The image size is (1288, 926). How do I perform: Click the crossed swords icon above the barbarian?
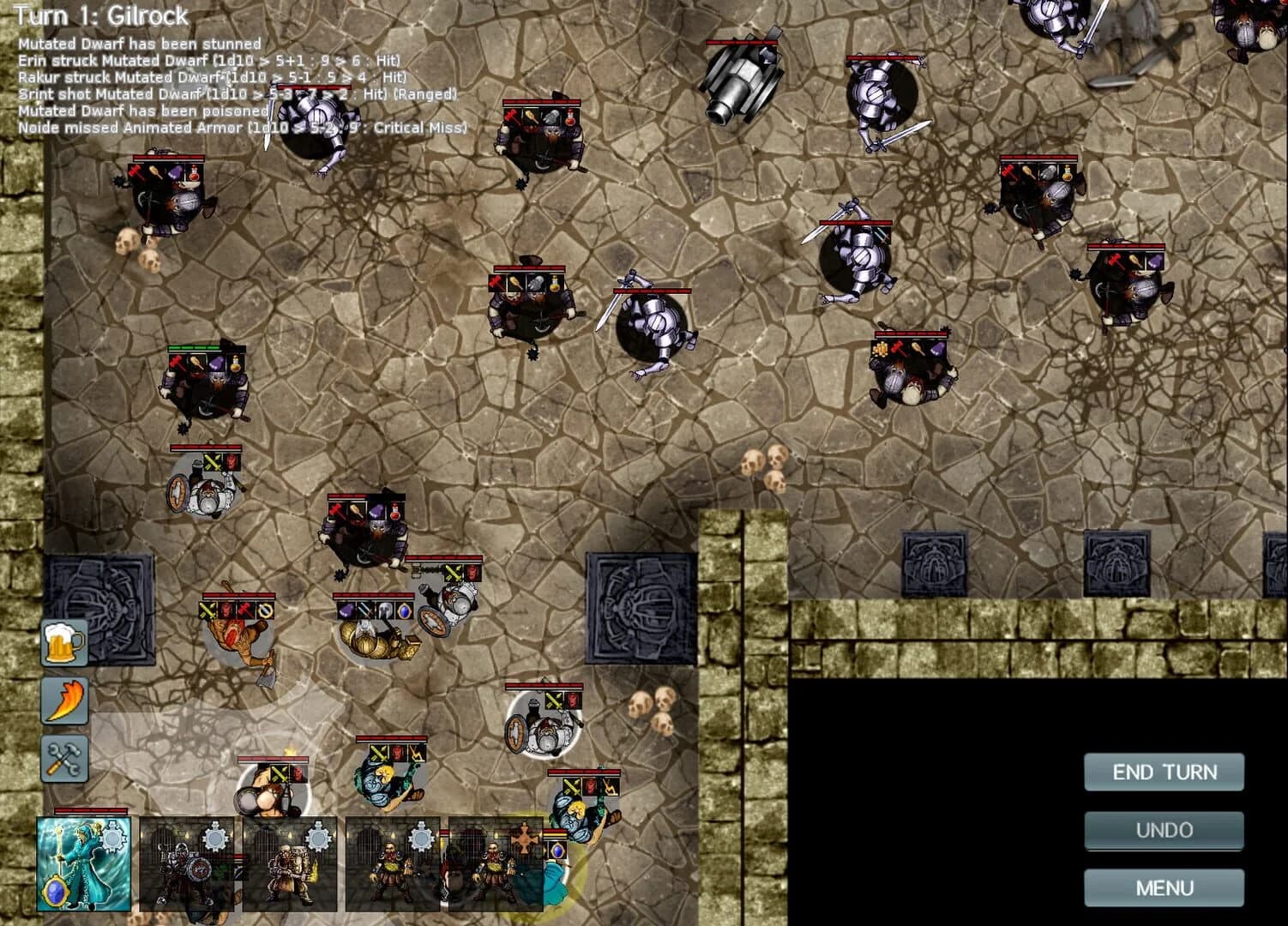click(x=208, y=610)
